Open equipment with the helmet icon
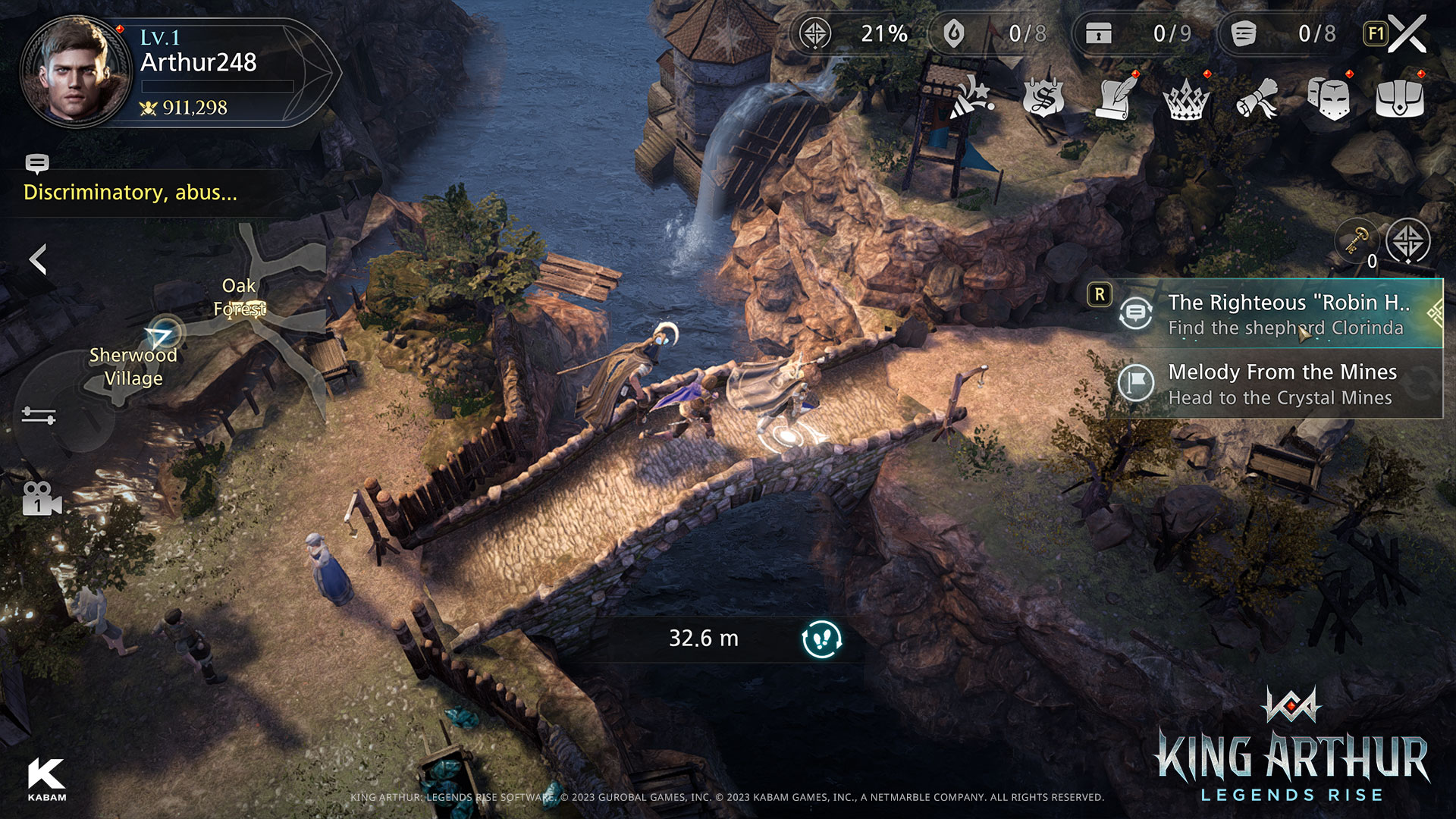The image size is (1456, 819). pyautogui.click(x=1327, y=99)
